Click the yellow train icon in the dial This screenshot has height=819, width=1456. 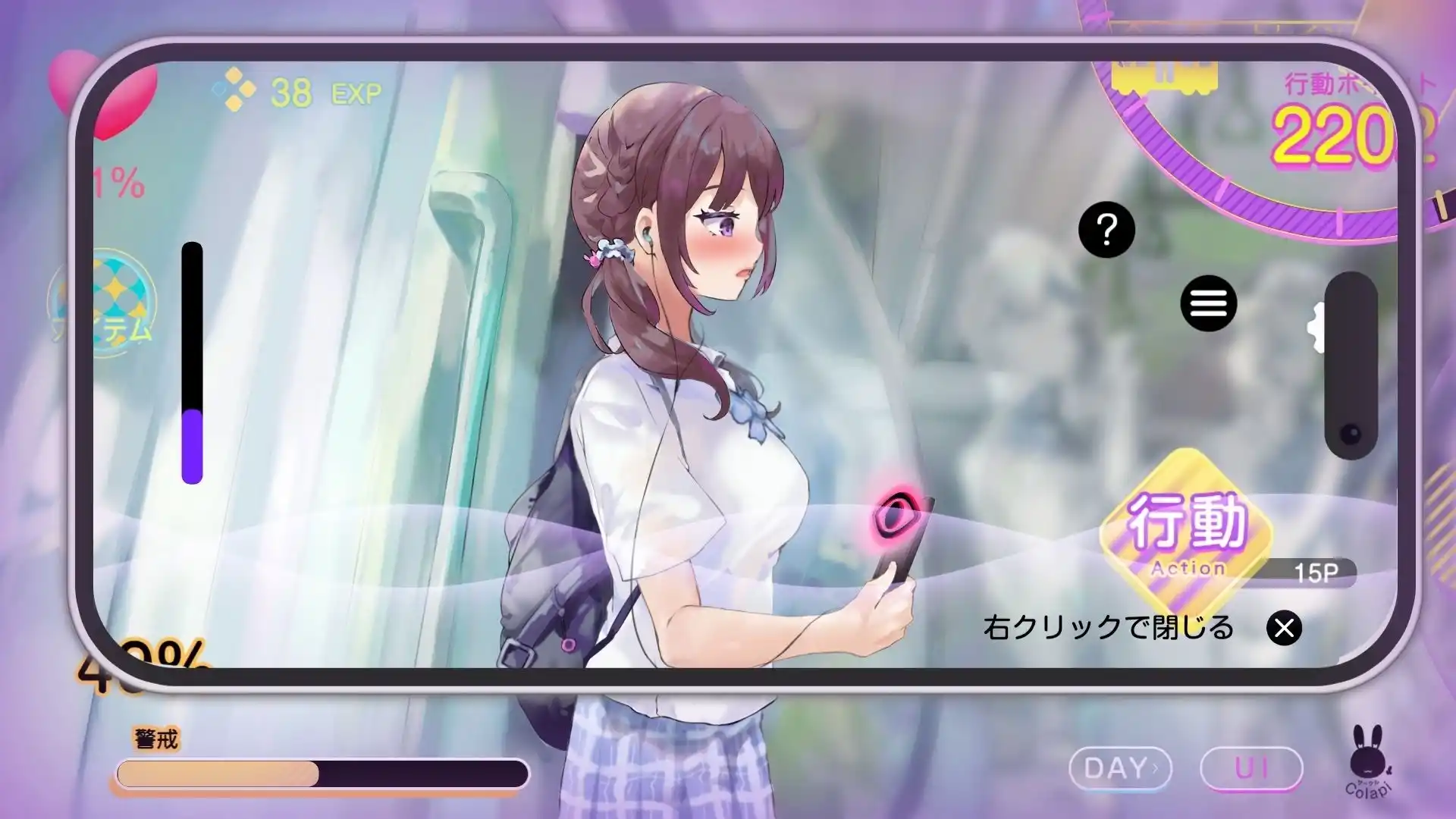(x=1166, y=76)
